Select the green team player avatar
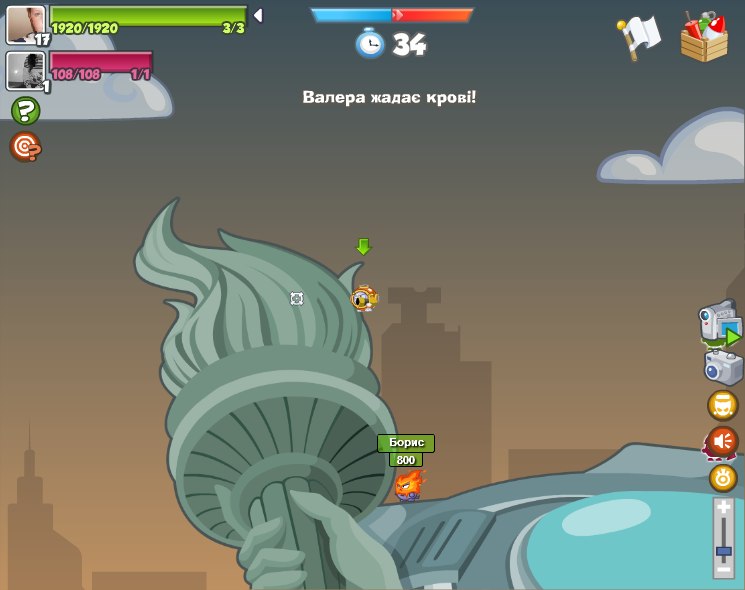The width and height of the screenshot is (745, 590). pyautogui.click(x=25, y=23)
